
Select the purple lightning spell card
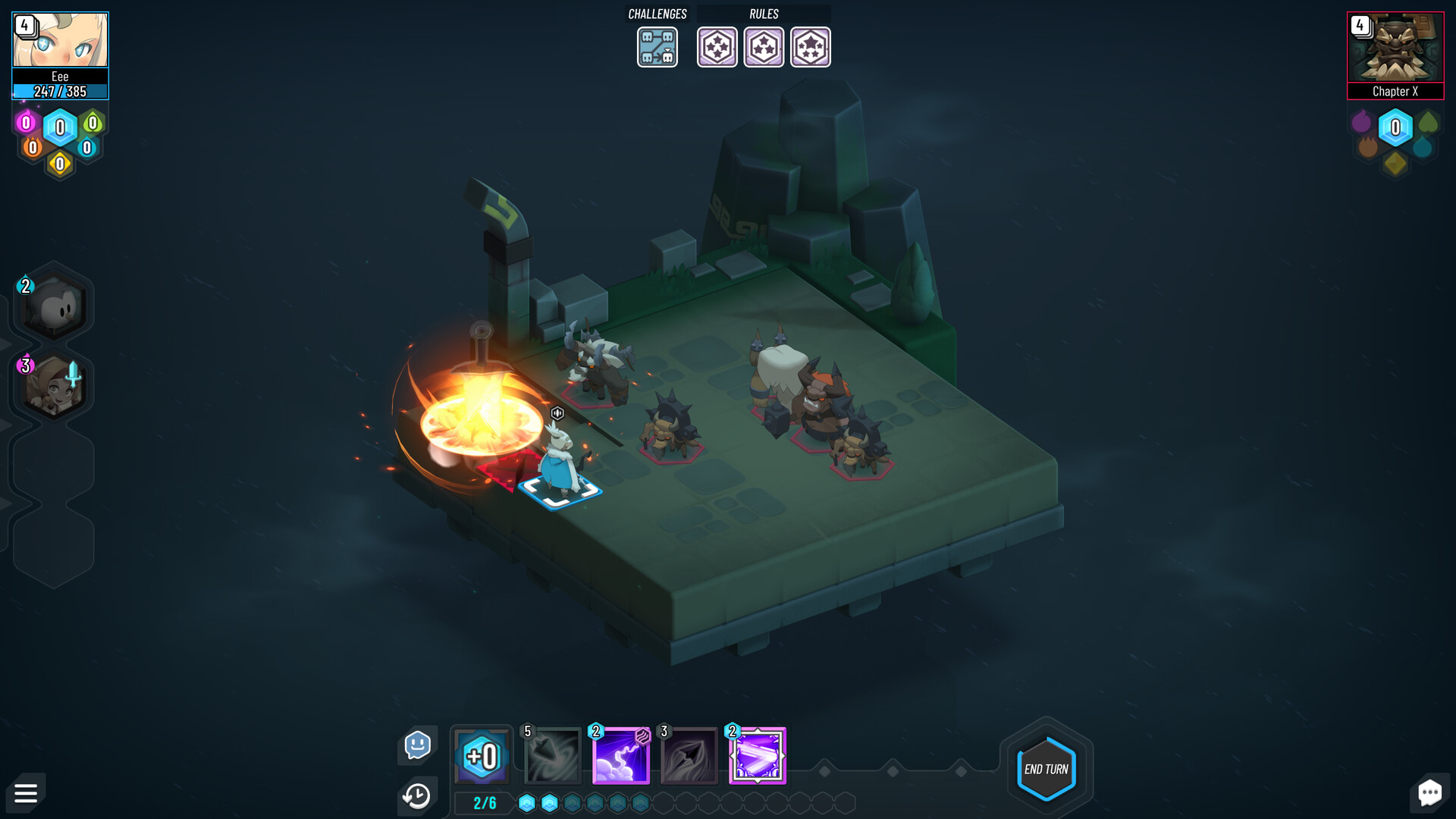[x=618, y=755]
